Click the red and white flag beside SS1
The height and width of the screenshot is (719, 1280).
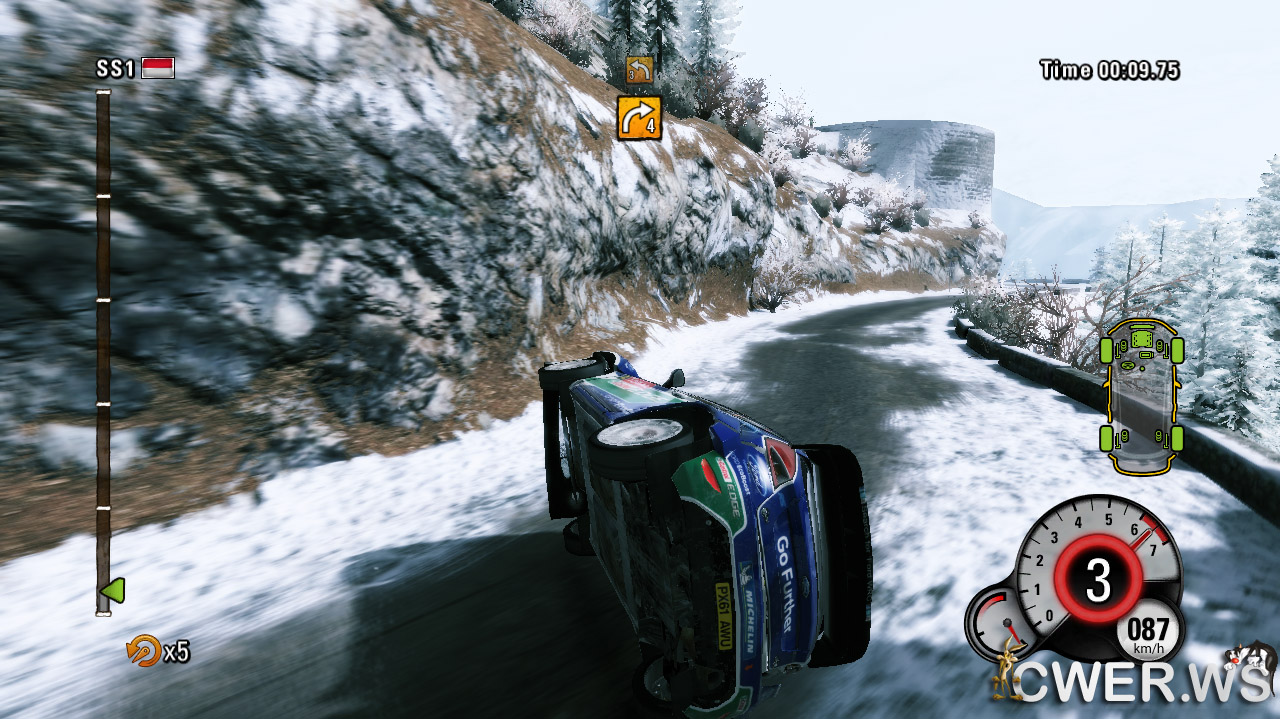pos(158,68)
